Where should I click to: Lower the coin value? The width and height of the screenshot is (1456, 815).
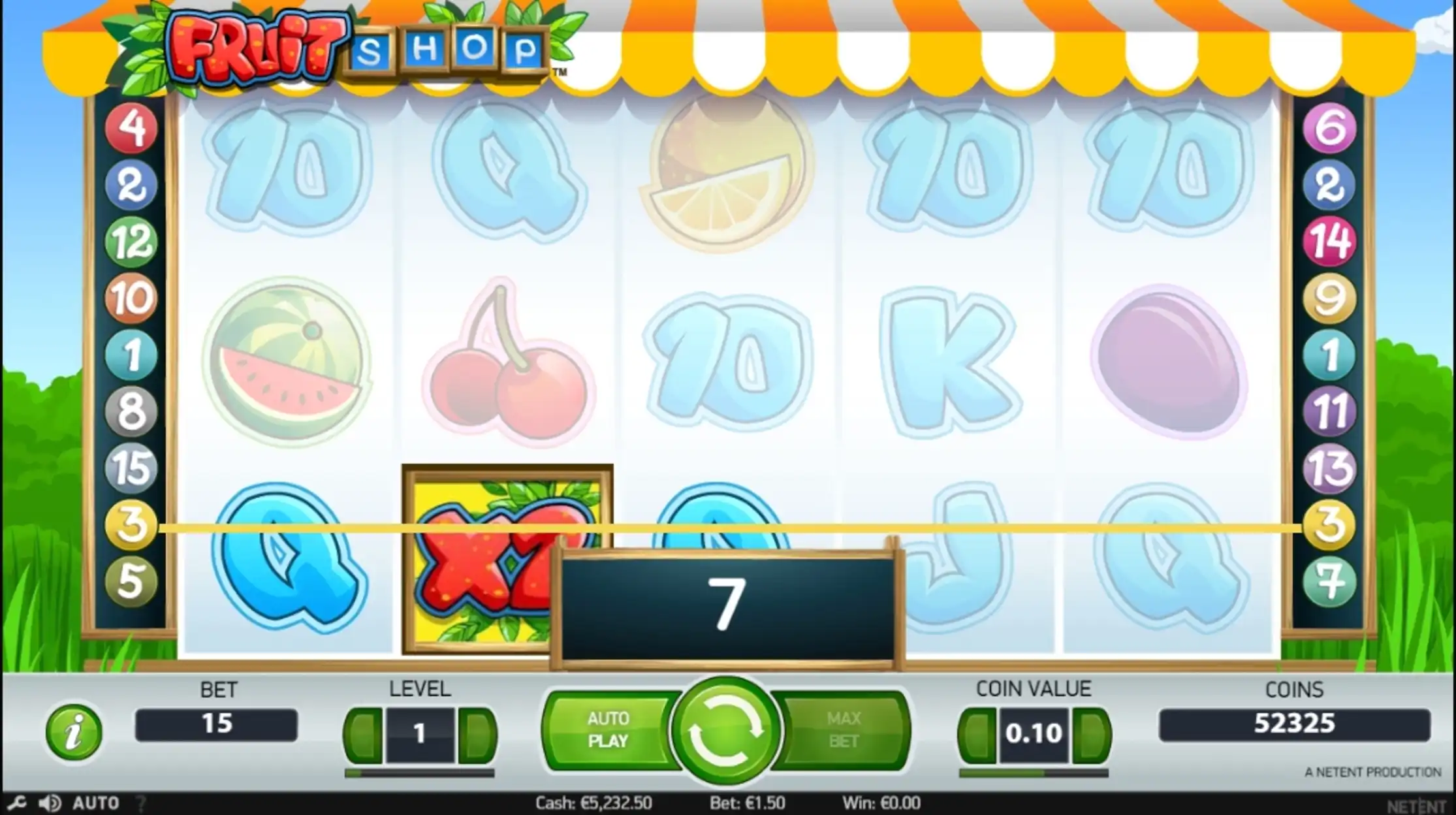pos(977,734)
